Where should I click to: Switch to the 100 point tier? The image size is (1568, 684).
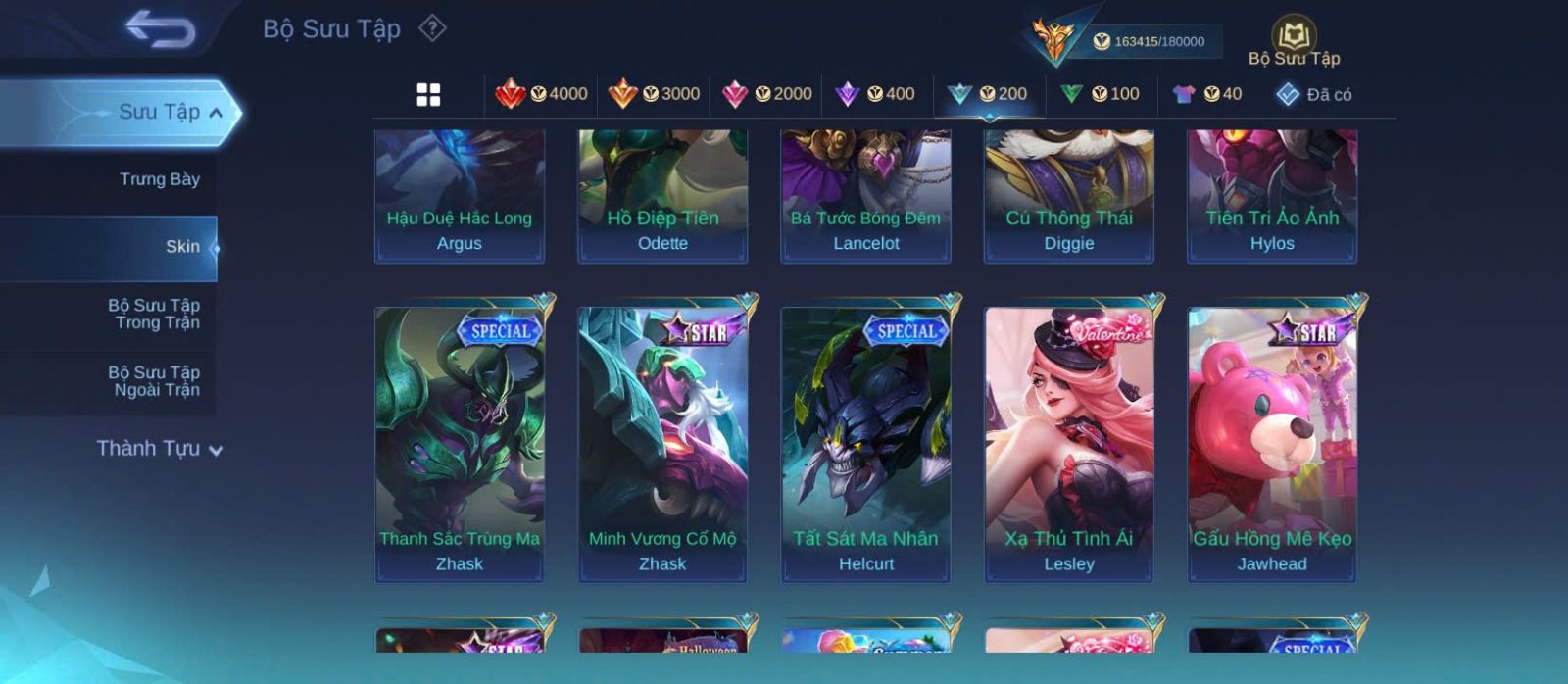click(1101, 94)
